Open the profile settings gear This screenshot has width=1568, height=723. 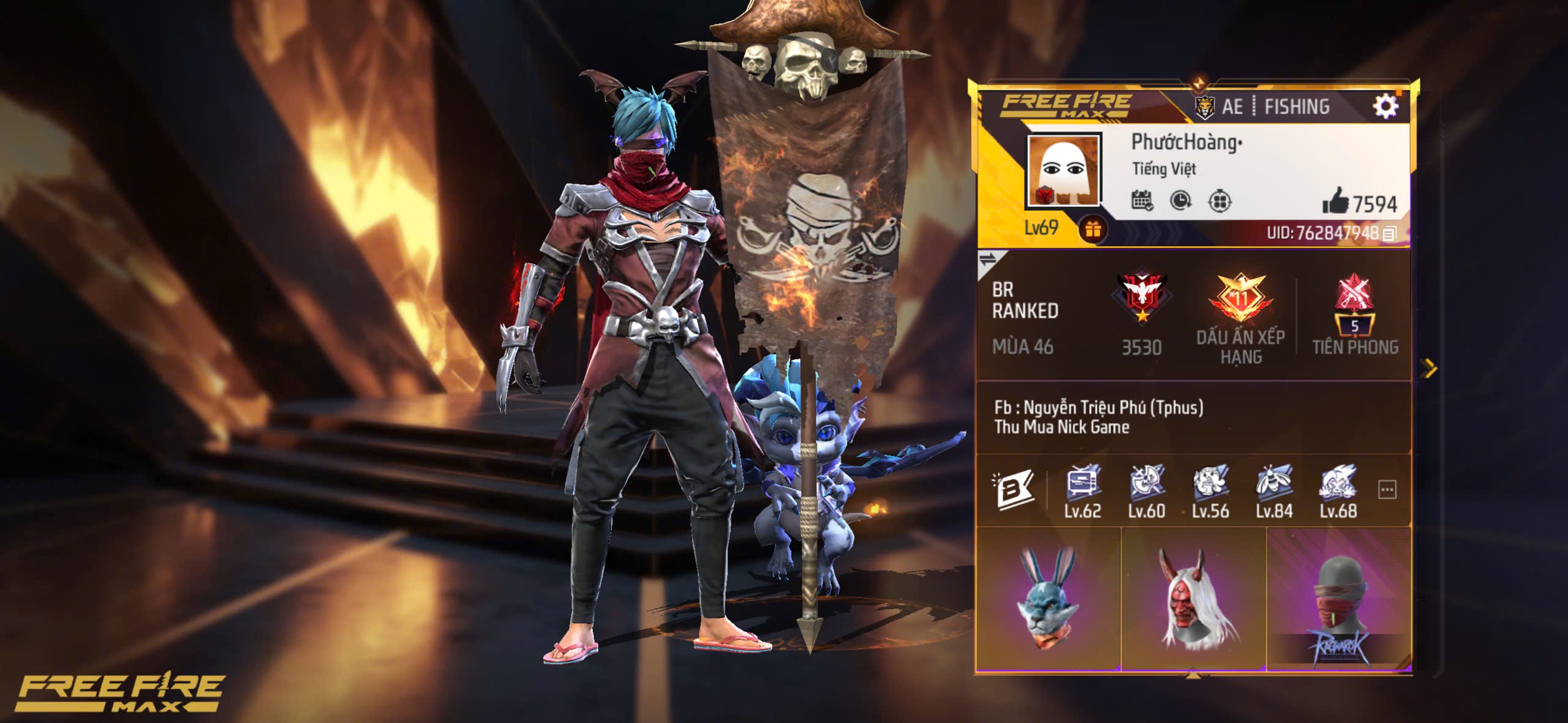[x=1385, y=107]
